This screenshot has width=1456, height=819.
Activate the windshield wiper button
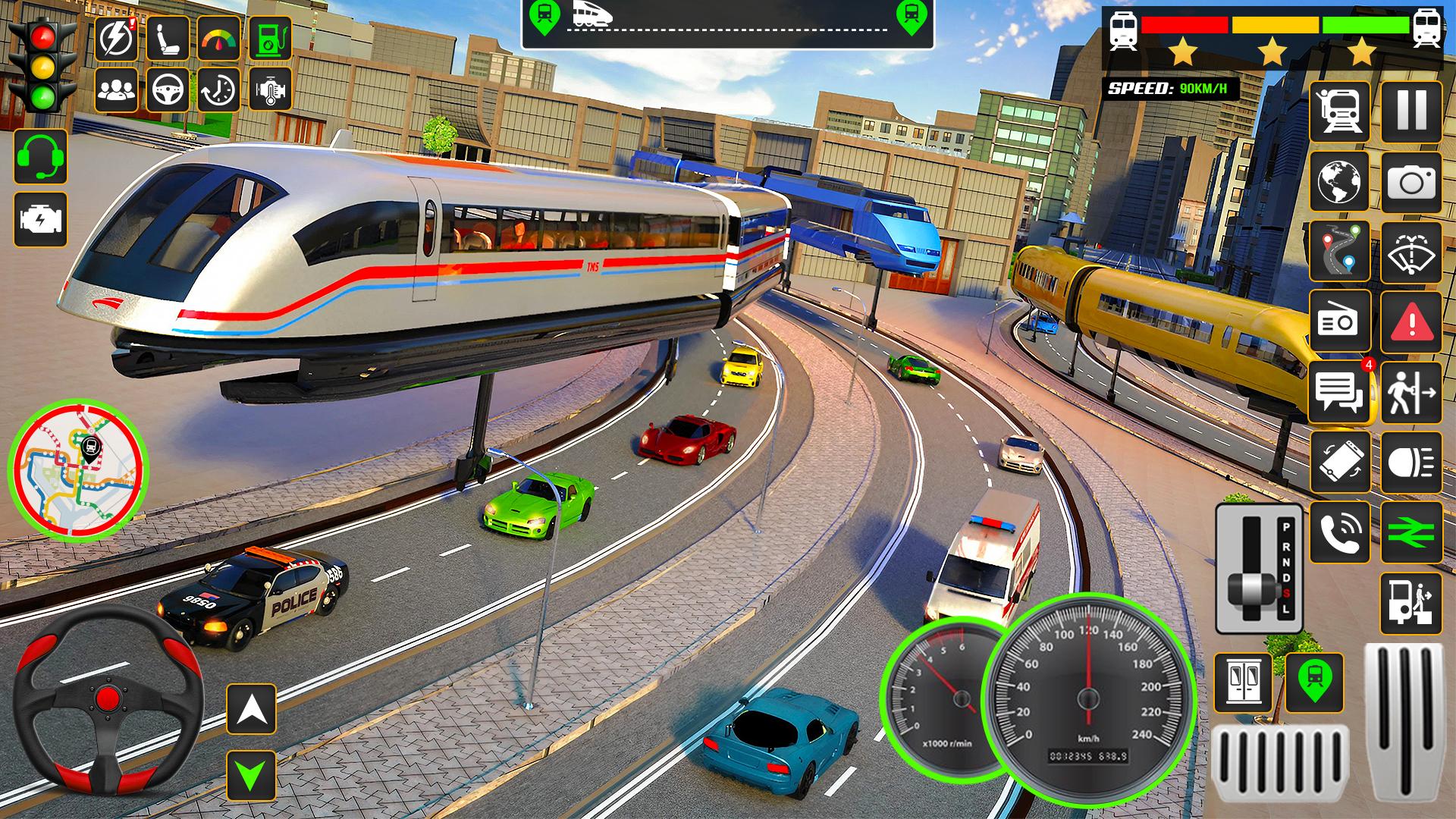(x=1410, y=253)
